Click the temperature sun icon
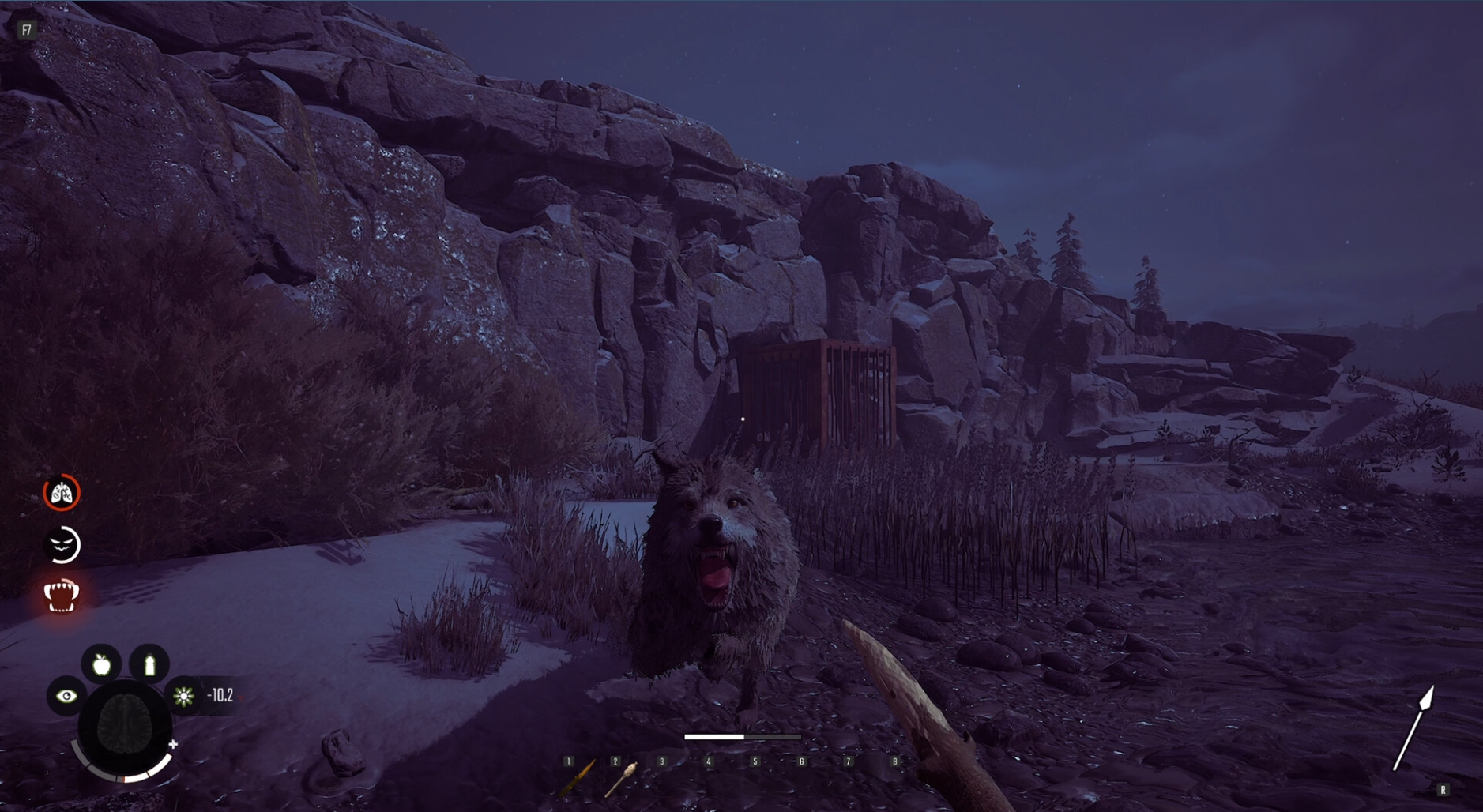 (184, 696)
